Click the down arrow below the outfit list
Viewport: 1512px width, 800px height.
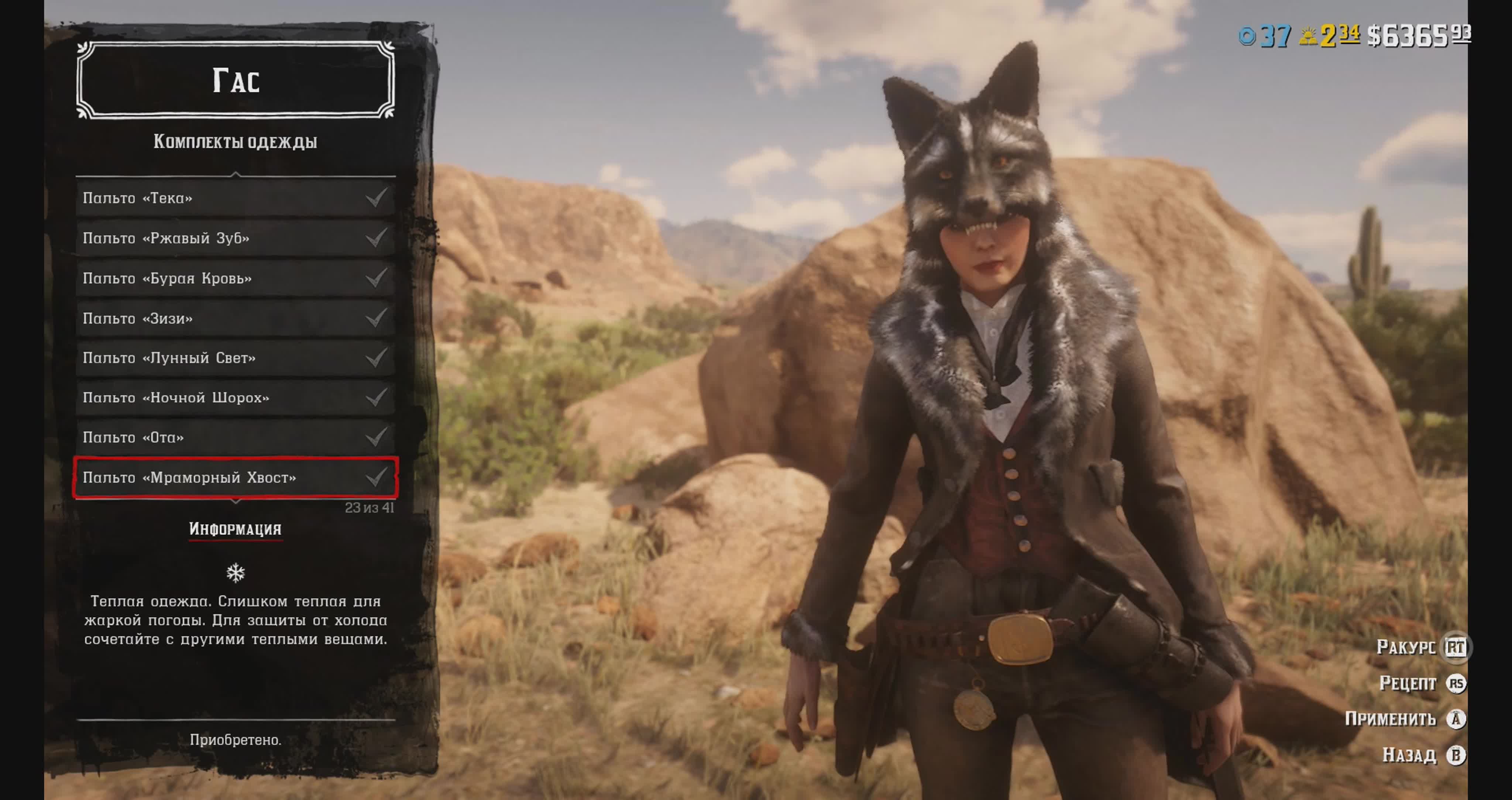[236, 502]
